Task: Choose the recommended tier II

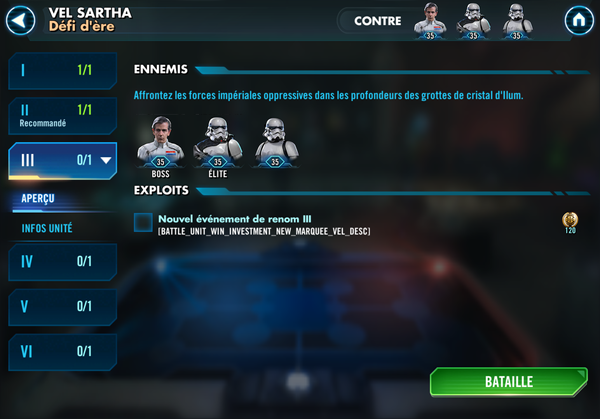Action: click(62, 115)
